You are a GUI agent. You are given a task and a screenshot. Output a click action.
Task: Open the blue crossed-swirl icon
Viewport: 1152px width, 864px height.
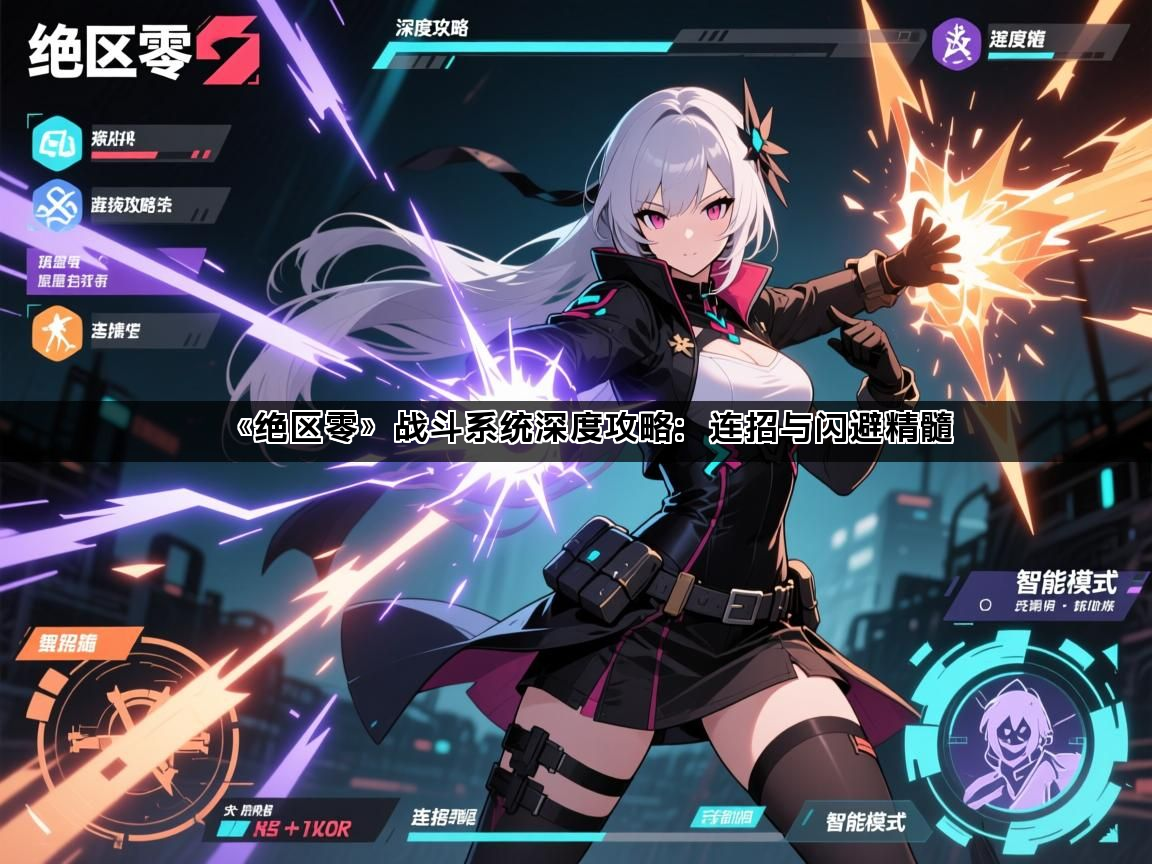tap(57, 204)
